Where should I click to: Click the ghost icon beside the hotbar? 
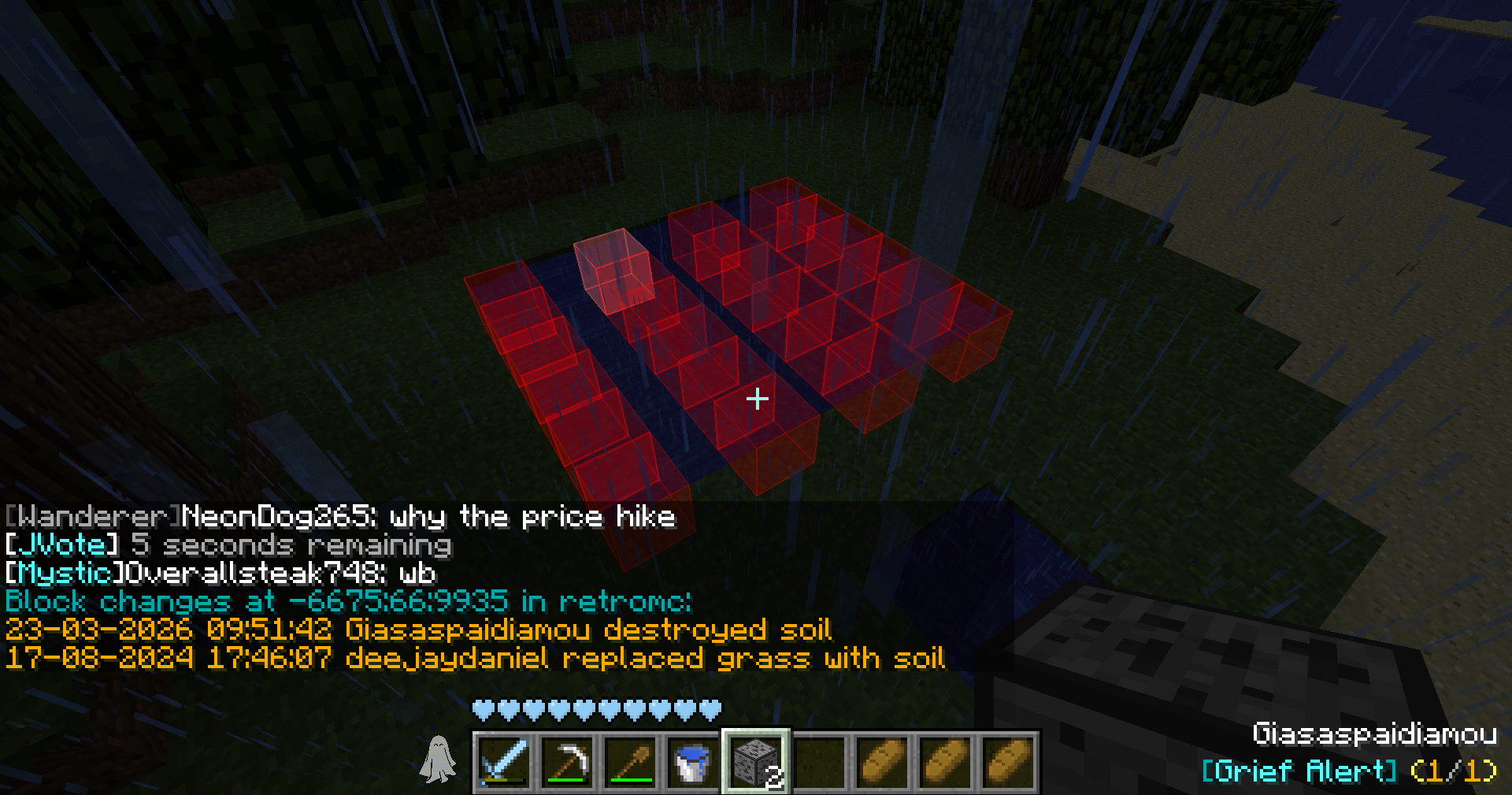pyautogui.click(x=438, y=760)
